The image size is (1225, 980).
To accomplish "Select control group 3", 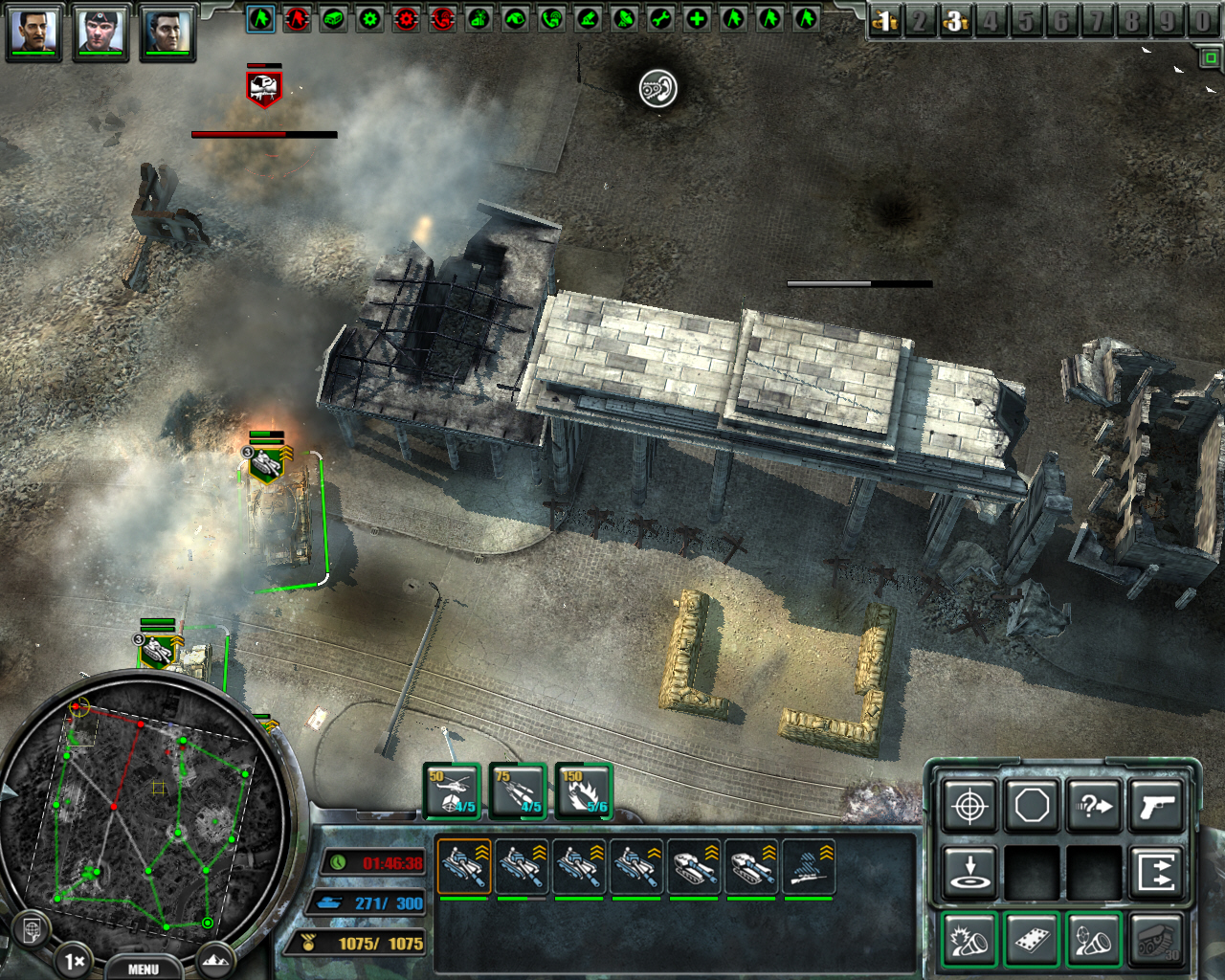I will coord(954,21).
